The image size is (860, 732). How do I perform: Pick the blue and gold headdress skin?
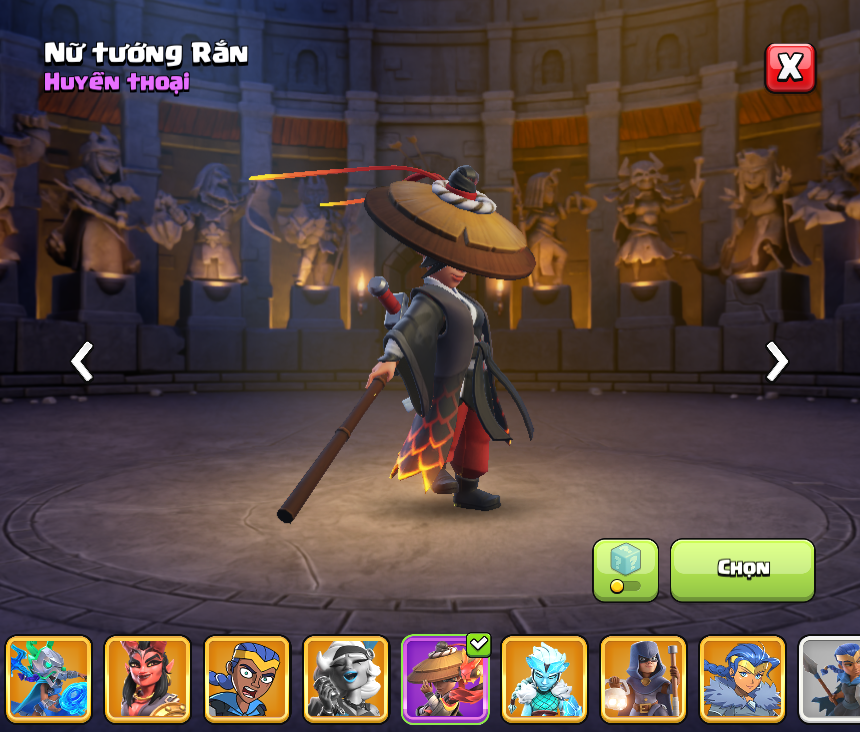pyautogui.click(x=247, y=679)
